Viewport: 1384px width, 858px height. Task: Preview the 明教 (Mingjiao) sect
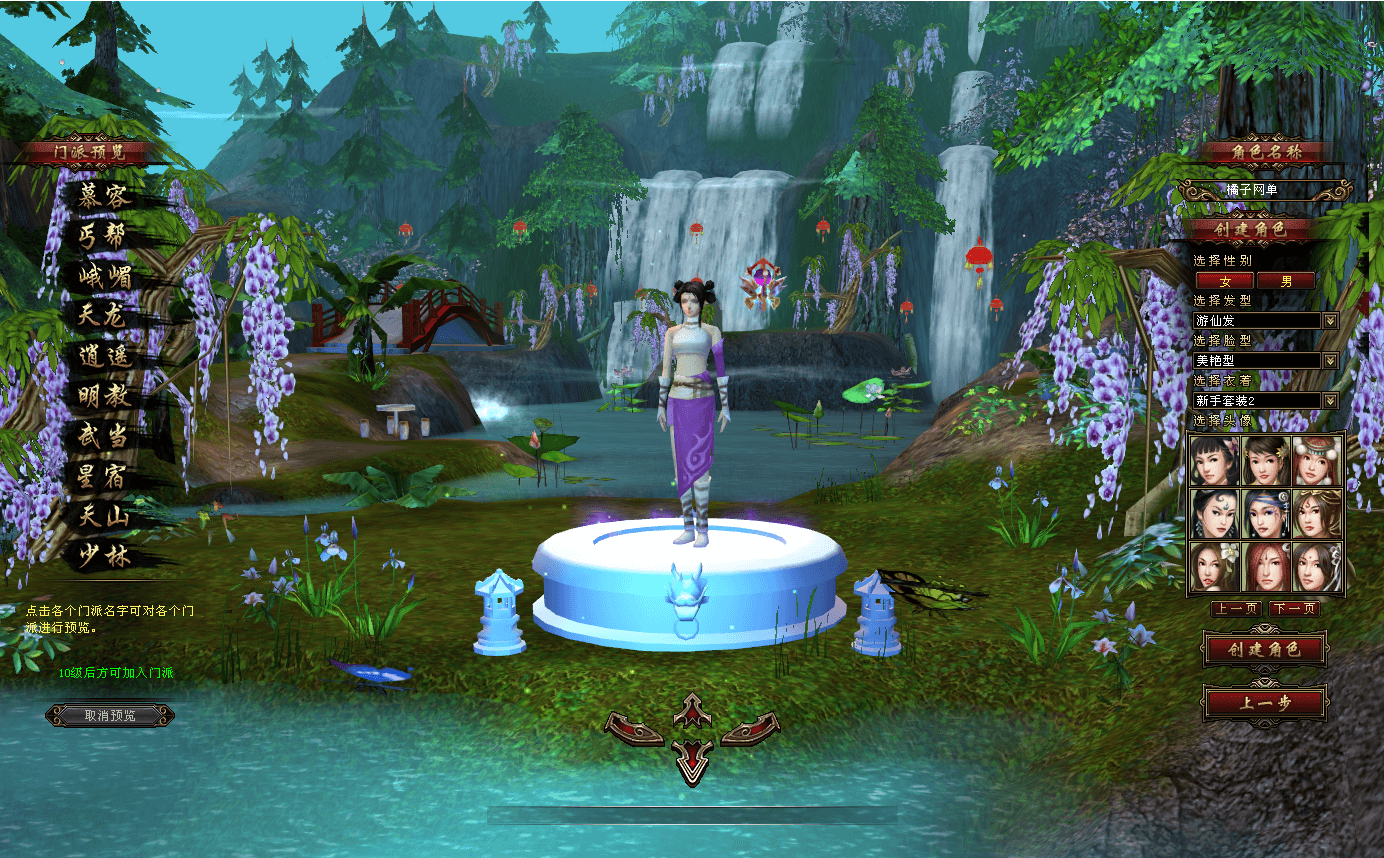point(105,397)
